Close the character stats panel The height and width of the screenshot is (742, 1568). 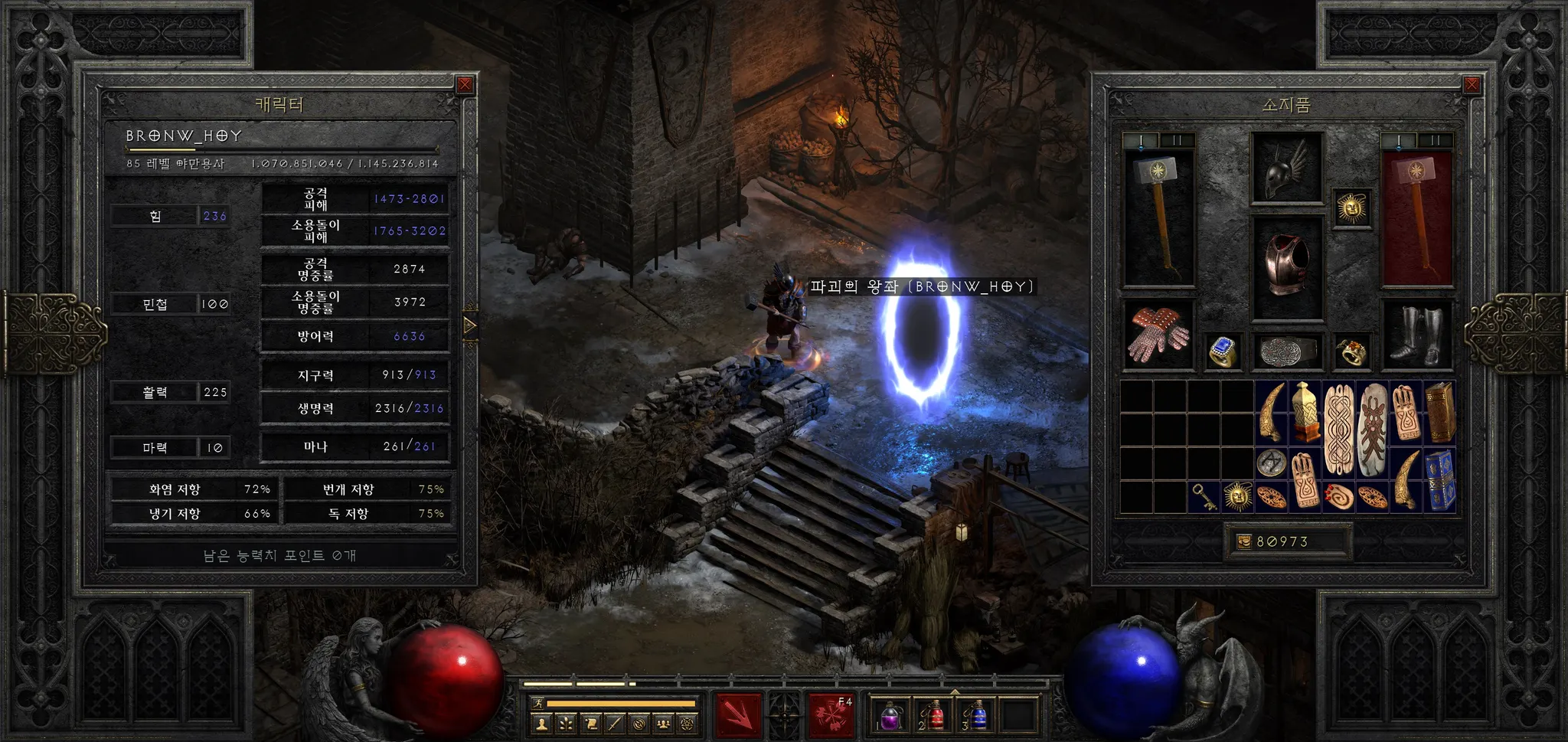point(465,85)
